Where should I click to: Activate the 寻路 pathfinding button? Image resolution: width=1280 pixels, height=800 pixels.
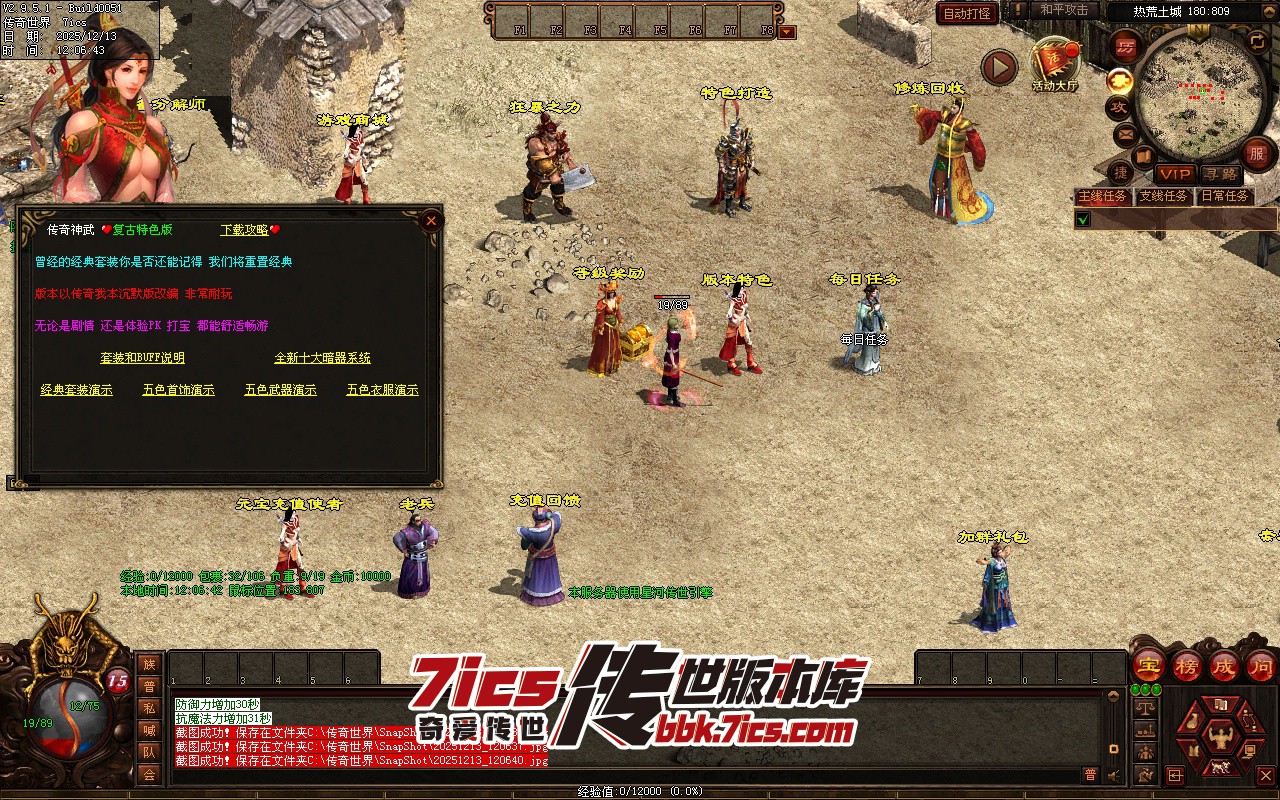[x=1218, y=174]
